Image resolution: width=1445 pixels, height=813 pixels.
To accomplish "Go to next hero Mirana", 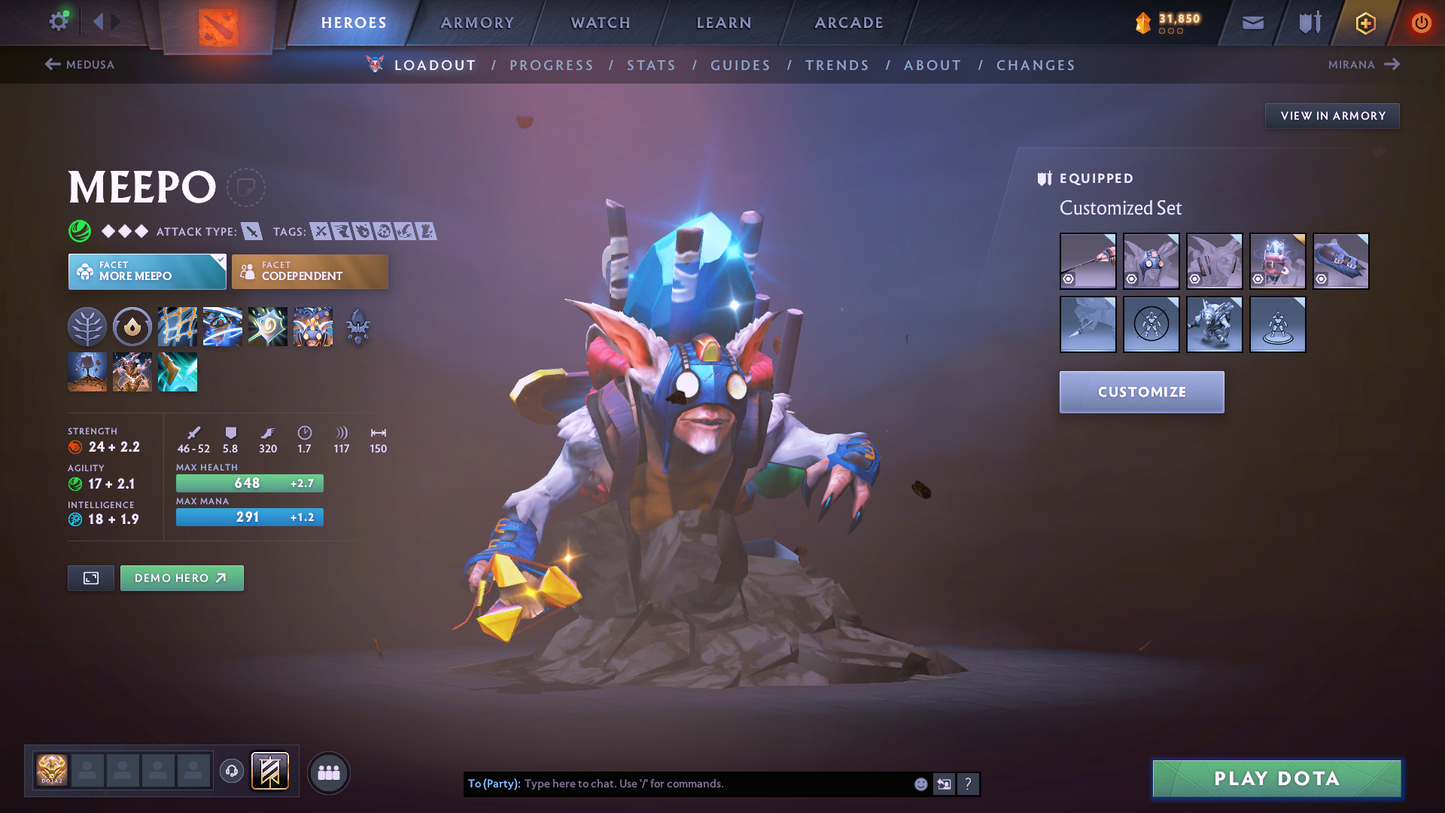I will click(1363, 65).
